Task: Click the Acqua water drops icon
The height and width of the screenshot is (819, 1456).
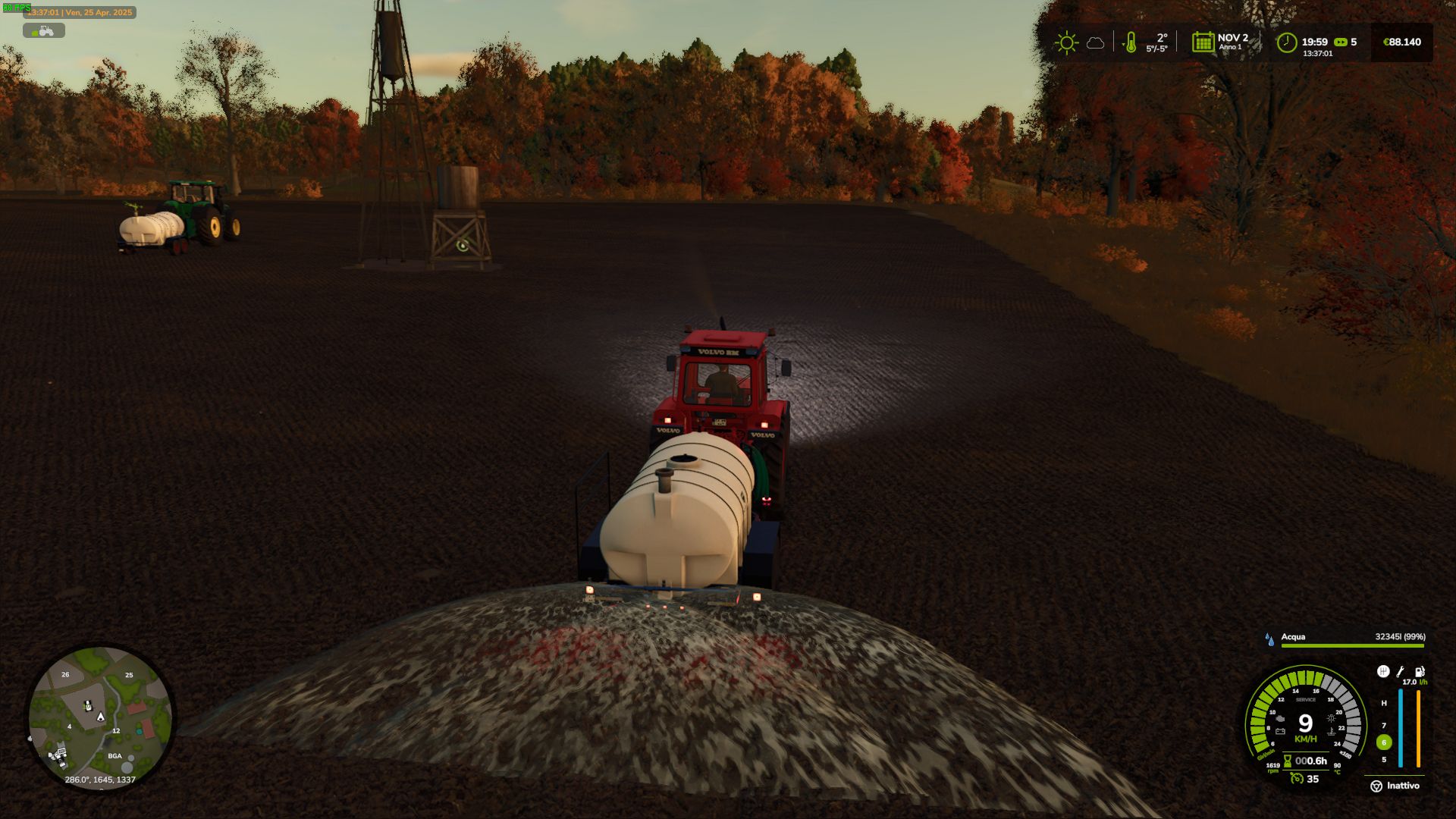Action: pos(1269,639)
